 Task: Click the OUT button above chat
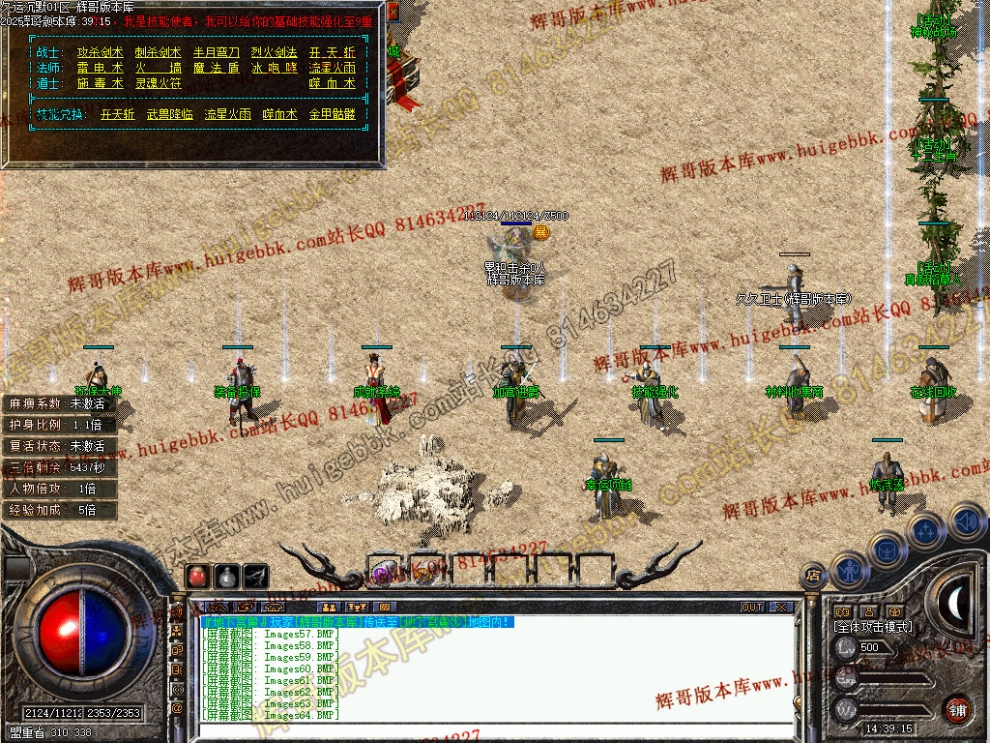(752, 607)
